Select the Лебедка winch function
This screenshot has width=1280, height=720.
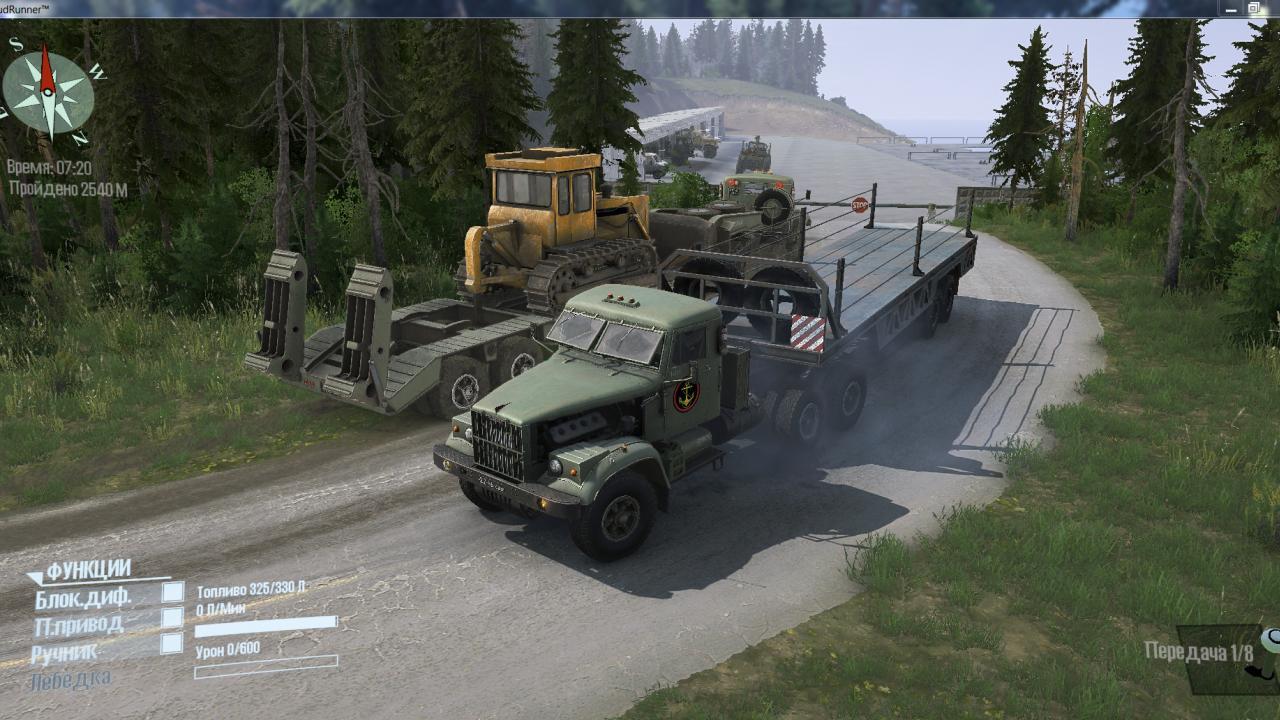(70, 679)
